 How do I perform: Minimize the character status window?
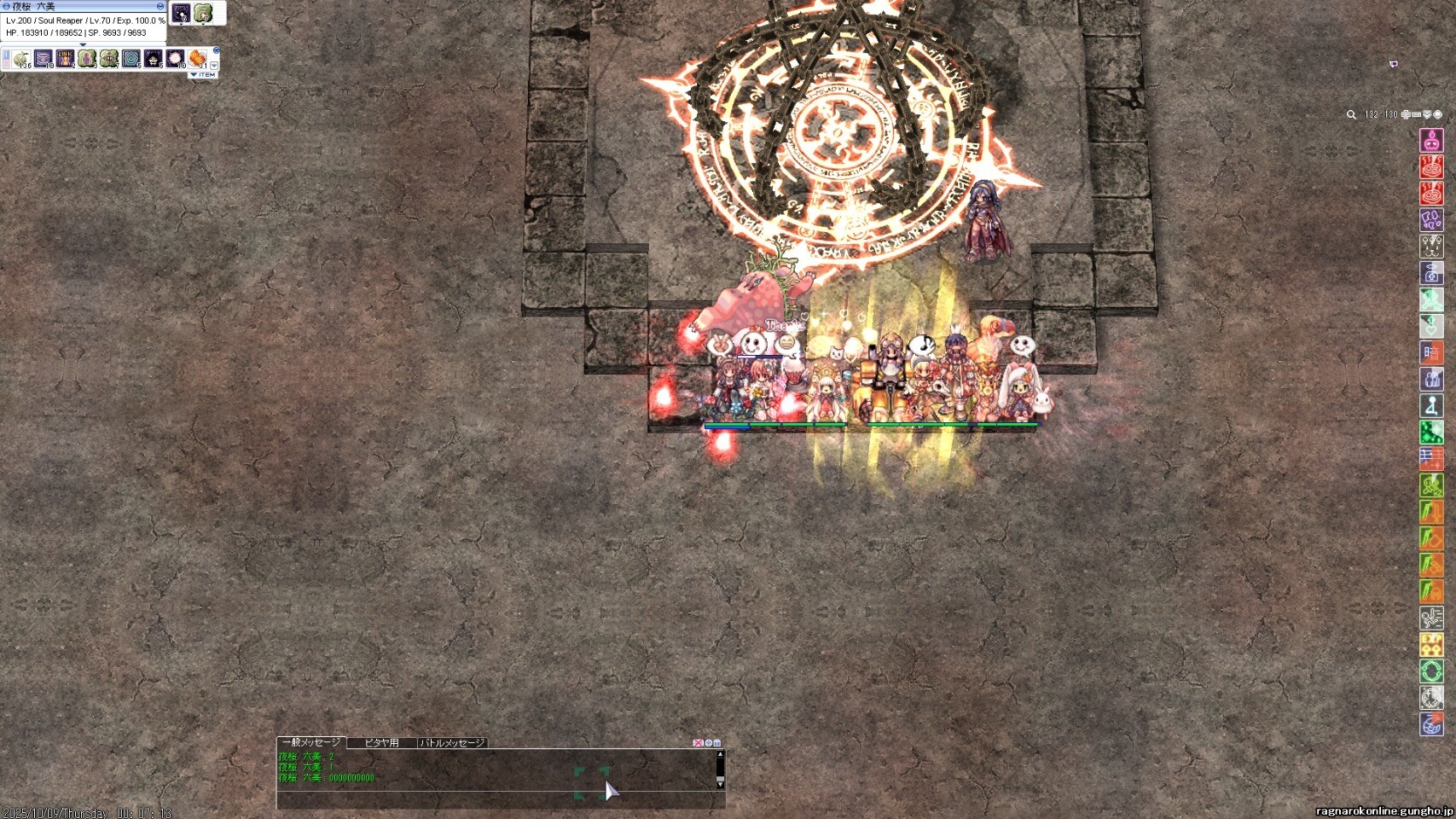point(160,6)
